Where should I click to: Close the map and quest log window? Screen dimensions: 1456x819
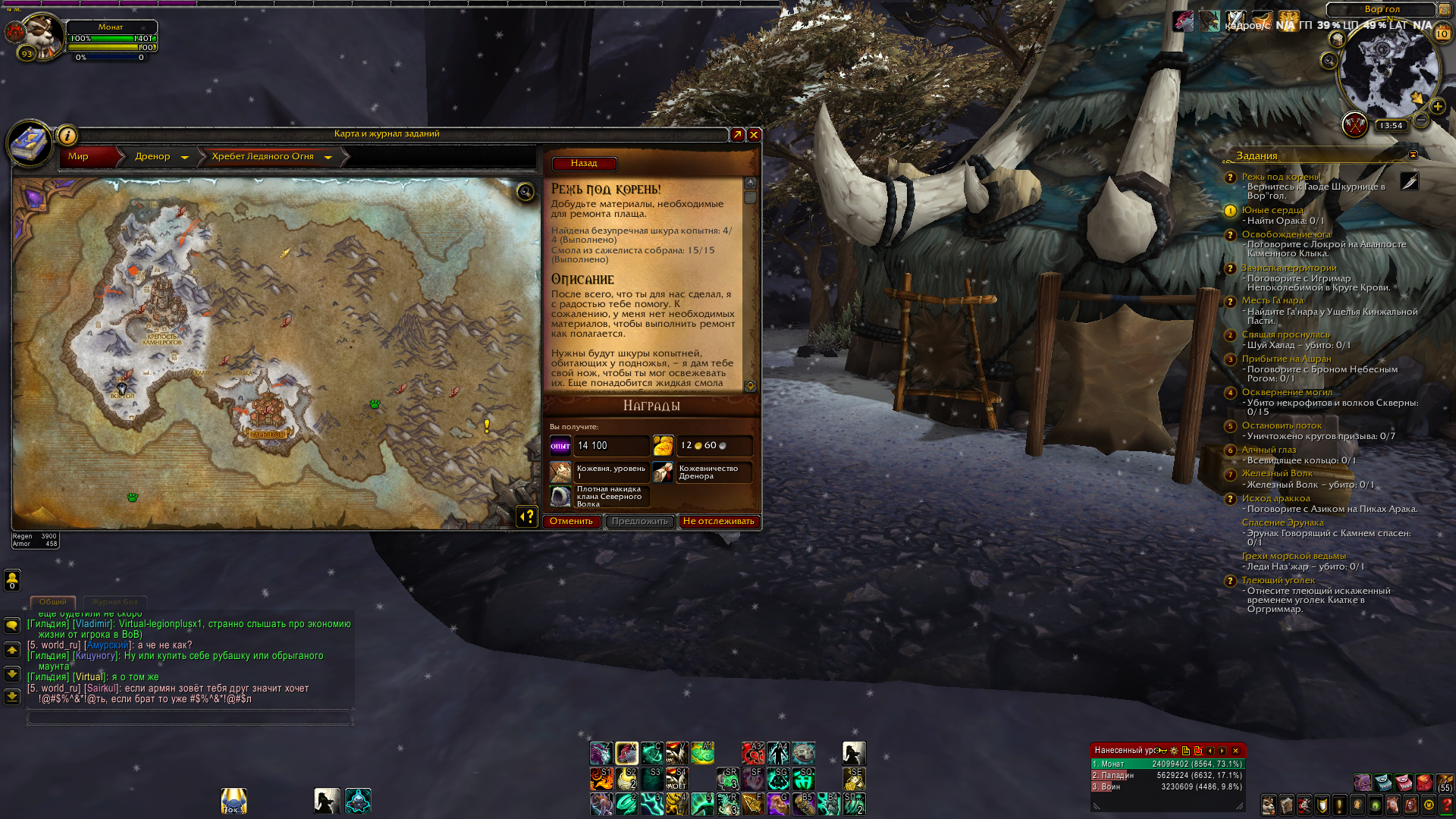pos(754,135)
